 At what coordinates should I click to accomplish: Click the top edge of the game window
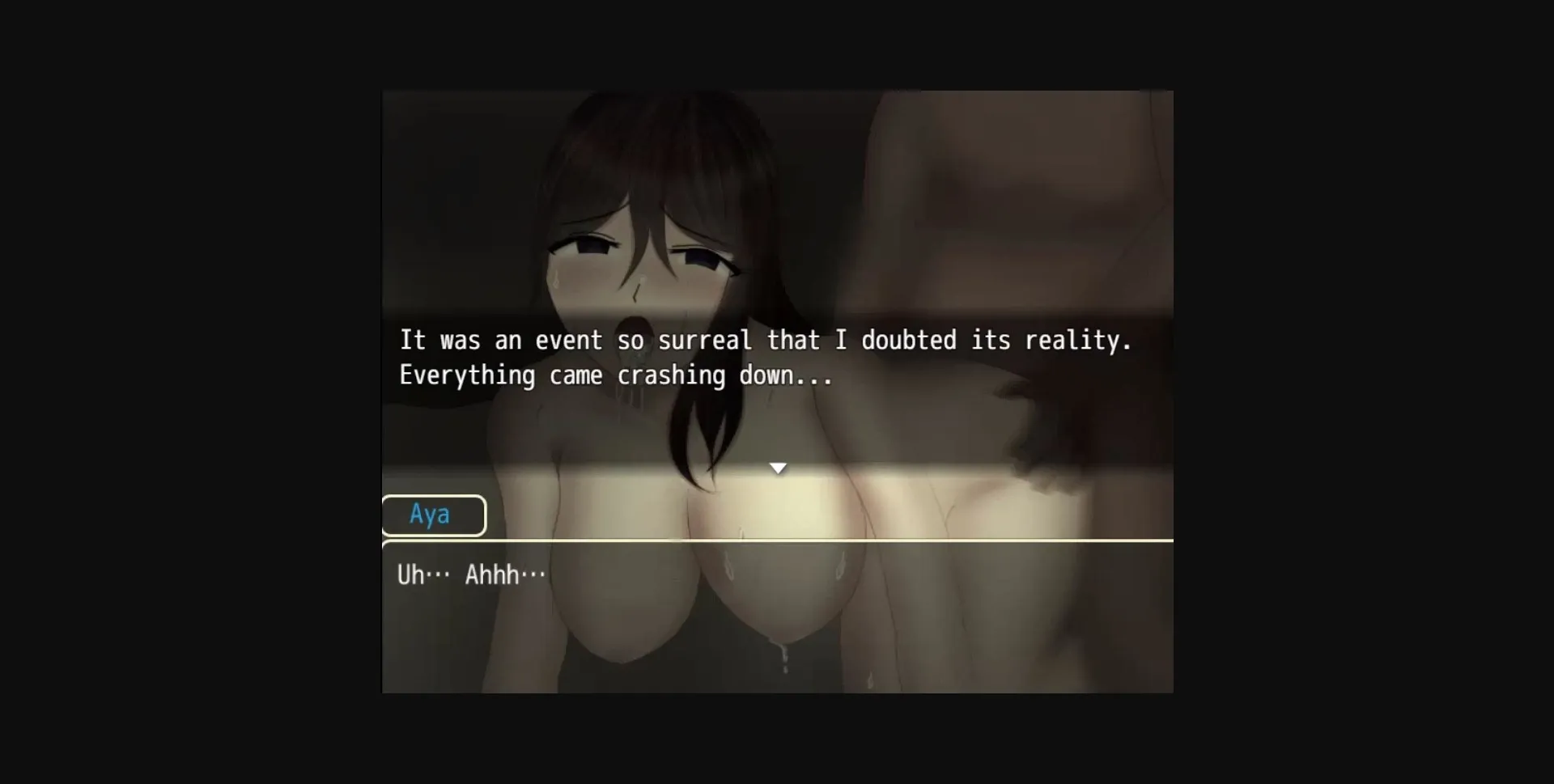777,91
